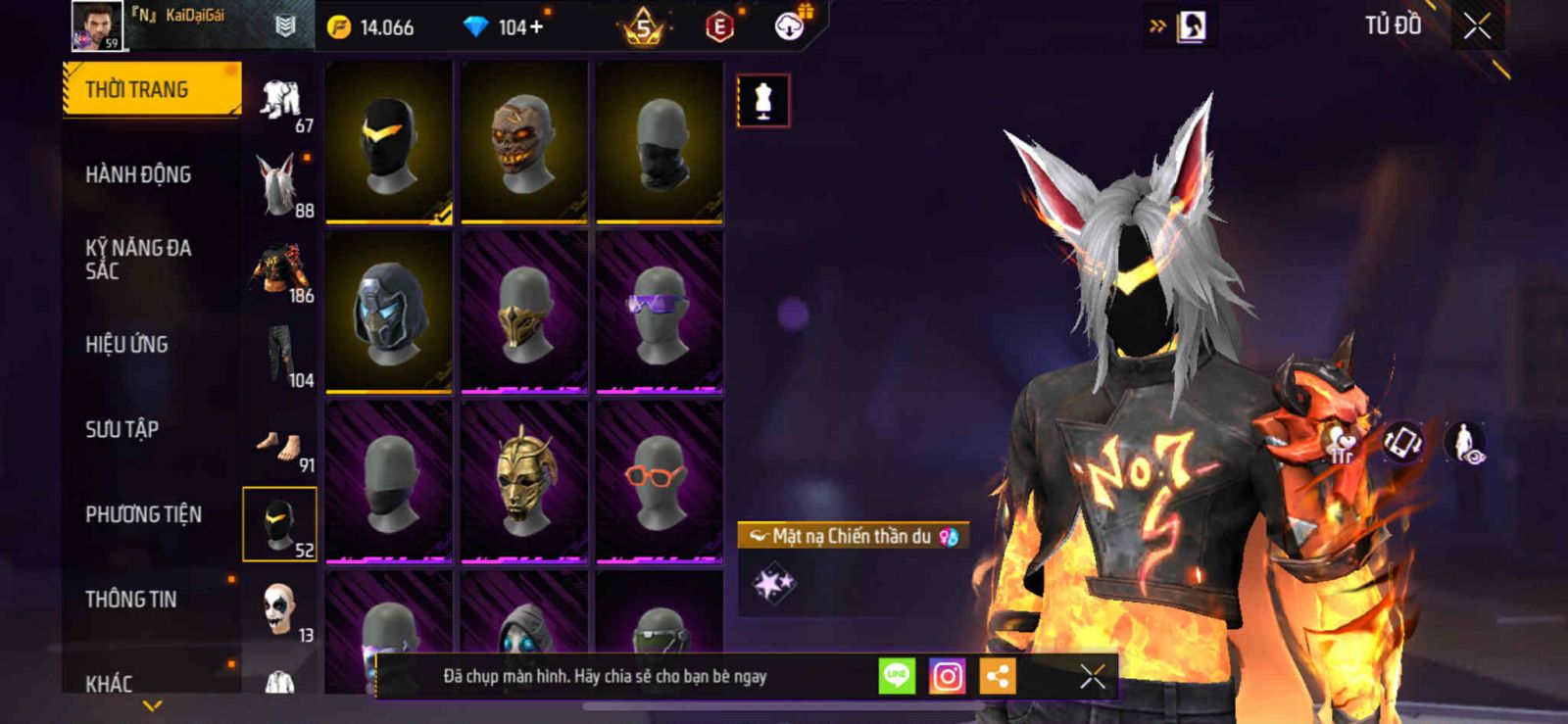Switch to the Hành Động tab
This screenshot has width=1568, height=724.
pyautogui.click(x=138, y=175)
